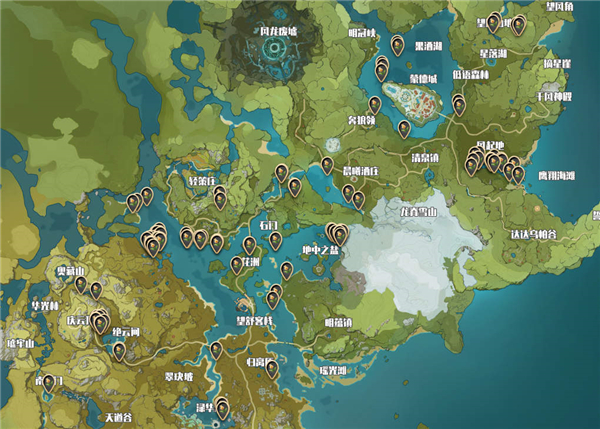This screenshot has height=429, width=600.
Task: Select the marker below 绝云间
Action: coord(119,351)
